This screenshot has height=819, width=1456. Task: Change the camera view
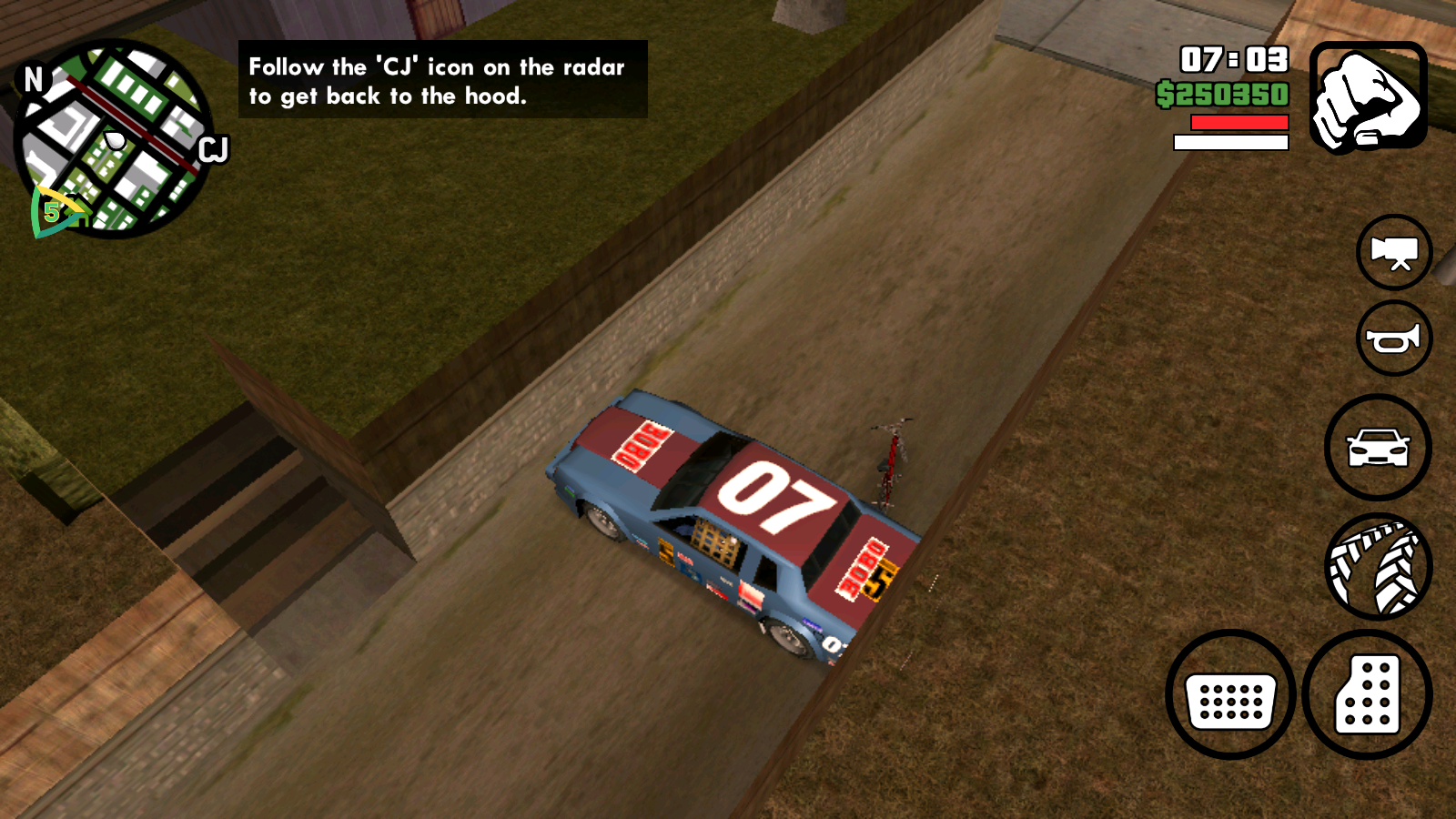pos(1393,252)
